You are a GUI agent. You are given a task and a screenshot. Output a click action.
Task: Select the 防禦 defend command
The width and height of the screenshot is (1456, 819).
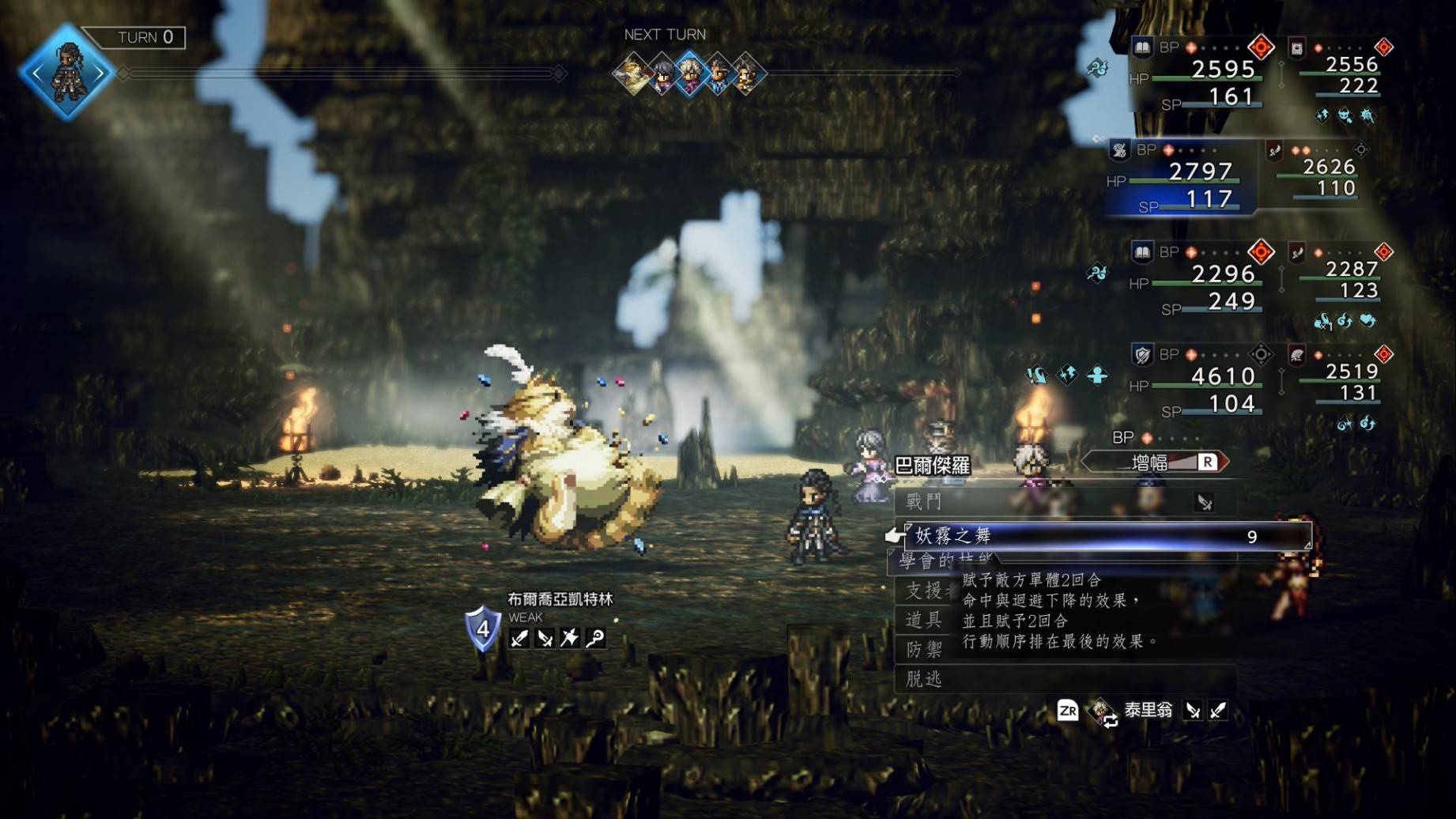point(925,650)
